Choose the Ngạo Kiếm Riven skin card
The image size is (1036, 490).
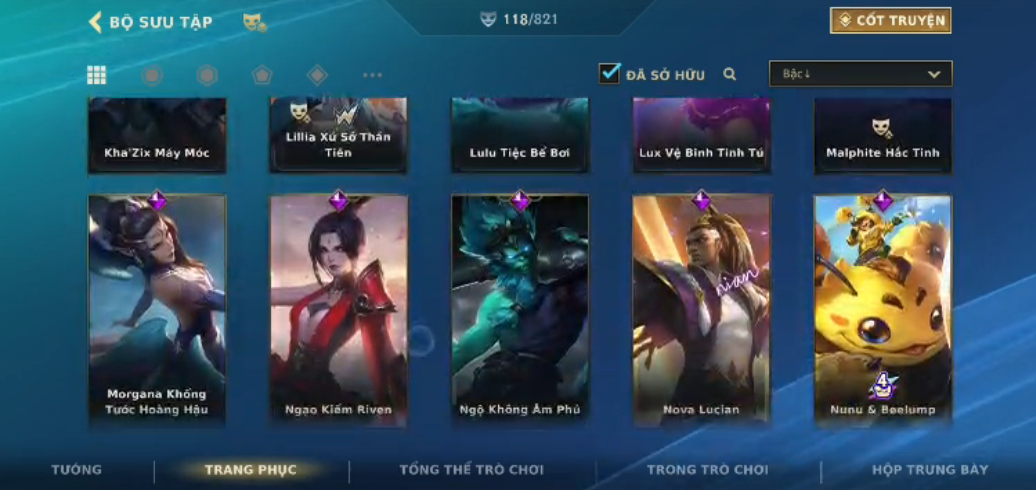tap(339, 310)
